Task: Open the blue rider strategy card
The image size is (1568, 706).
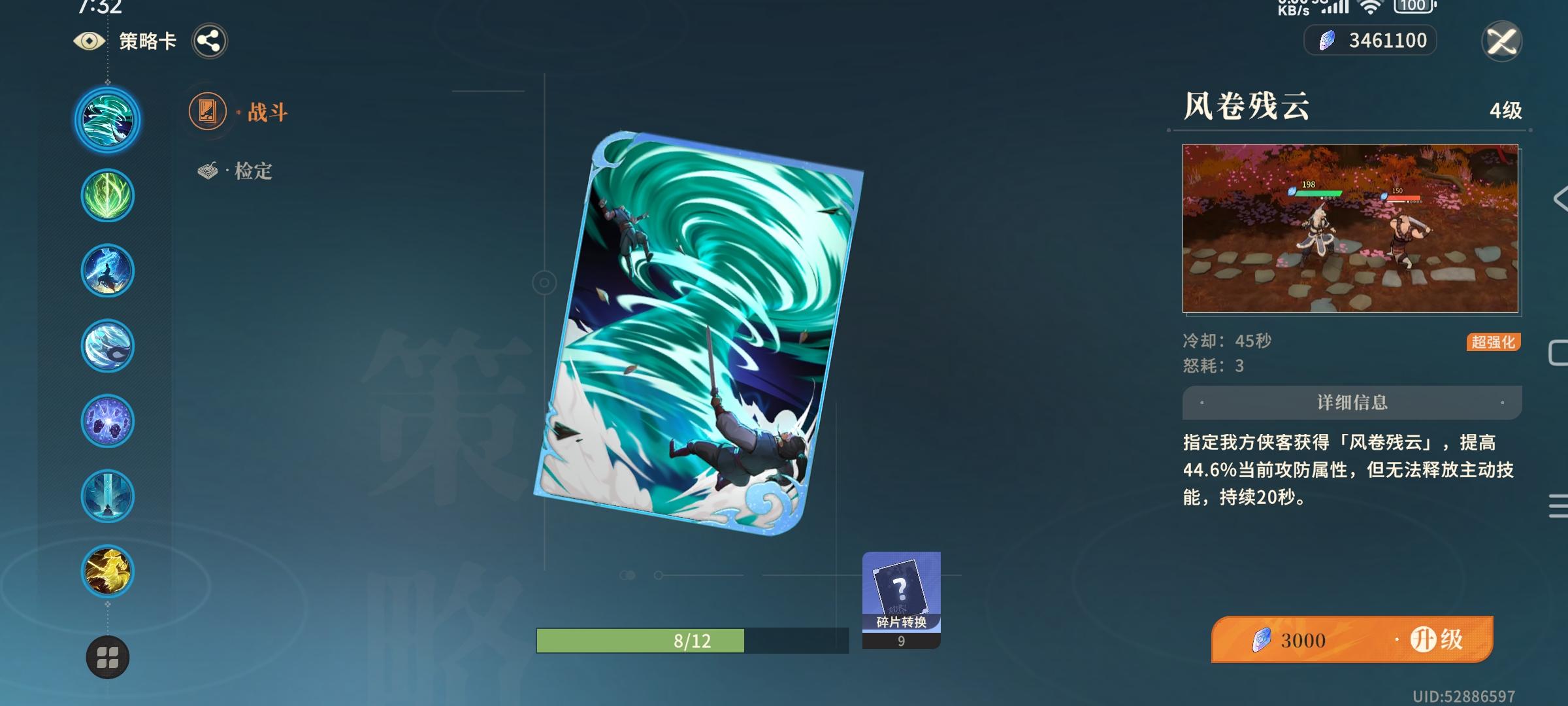Action: pyautogui.click(x=106, y=270)
